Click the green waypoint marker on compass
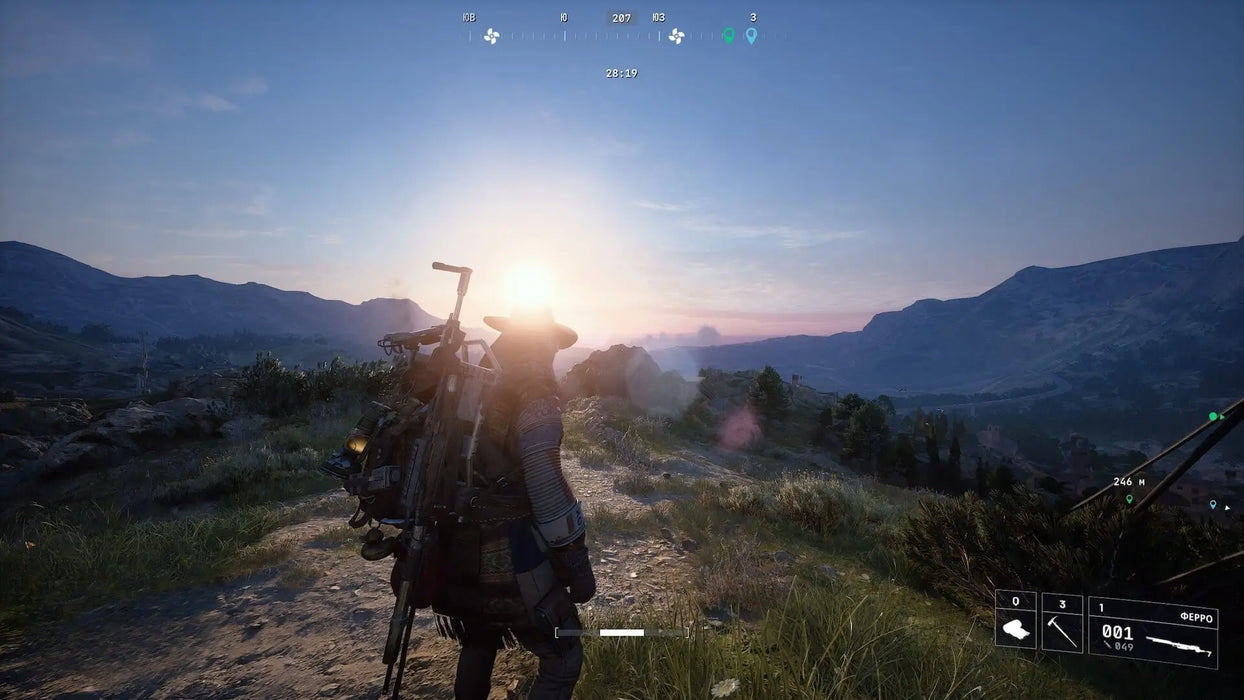The width and height of the screenshot is (1244, 700). tap(728, 35)
